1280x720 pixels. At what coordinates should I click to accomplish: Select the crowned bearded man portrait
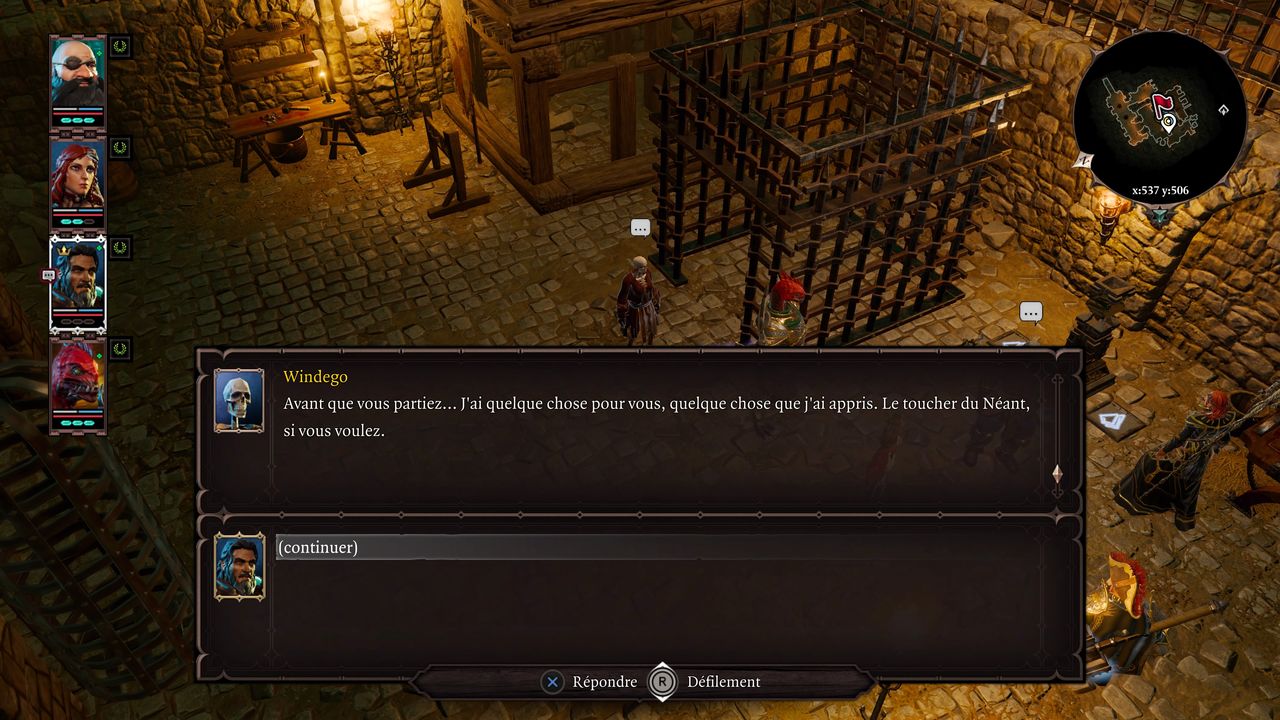(78, 280)
